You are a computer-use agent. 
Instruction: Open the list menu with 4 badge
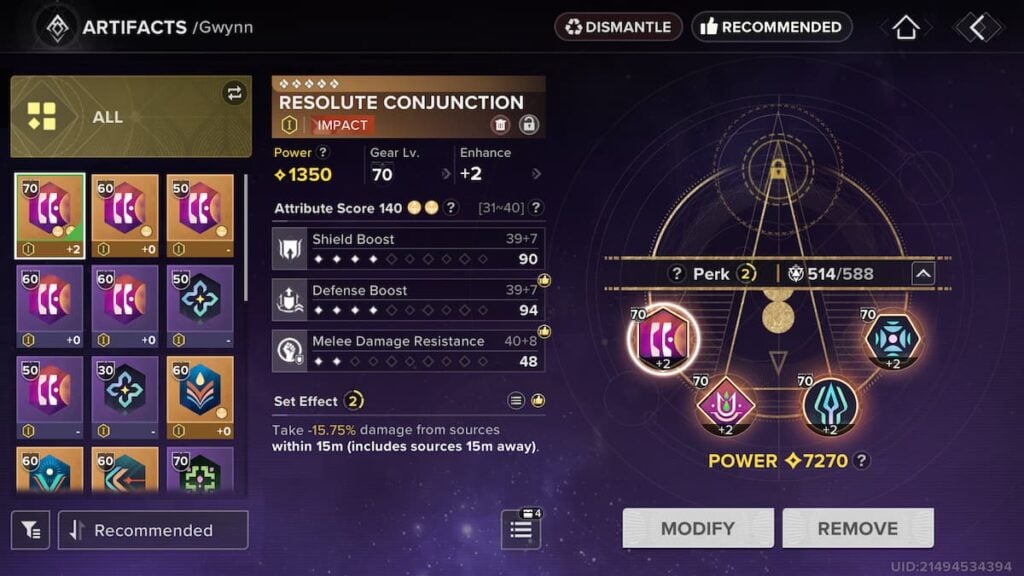click(521, 529)
